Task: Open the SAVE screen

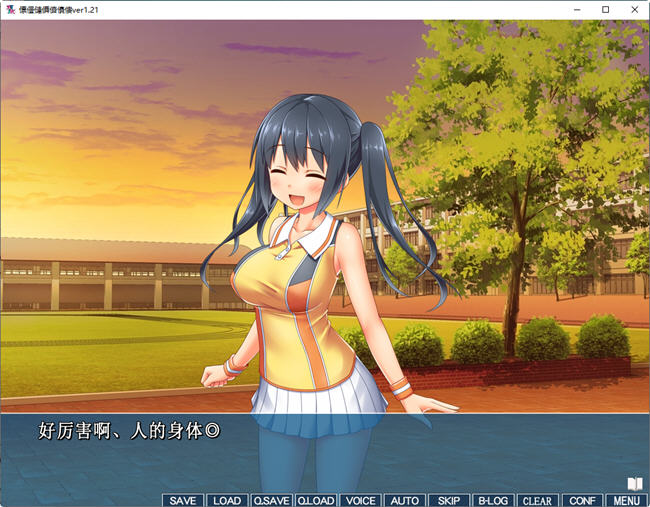Action: (183, 500)
